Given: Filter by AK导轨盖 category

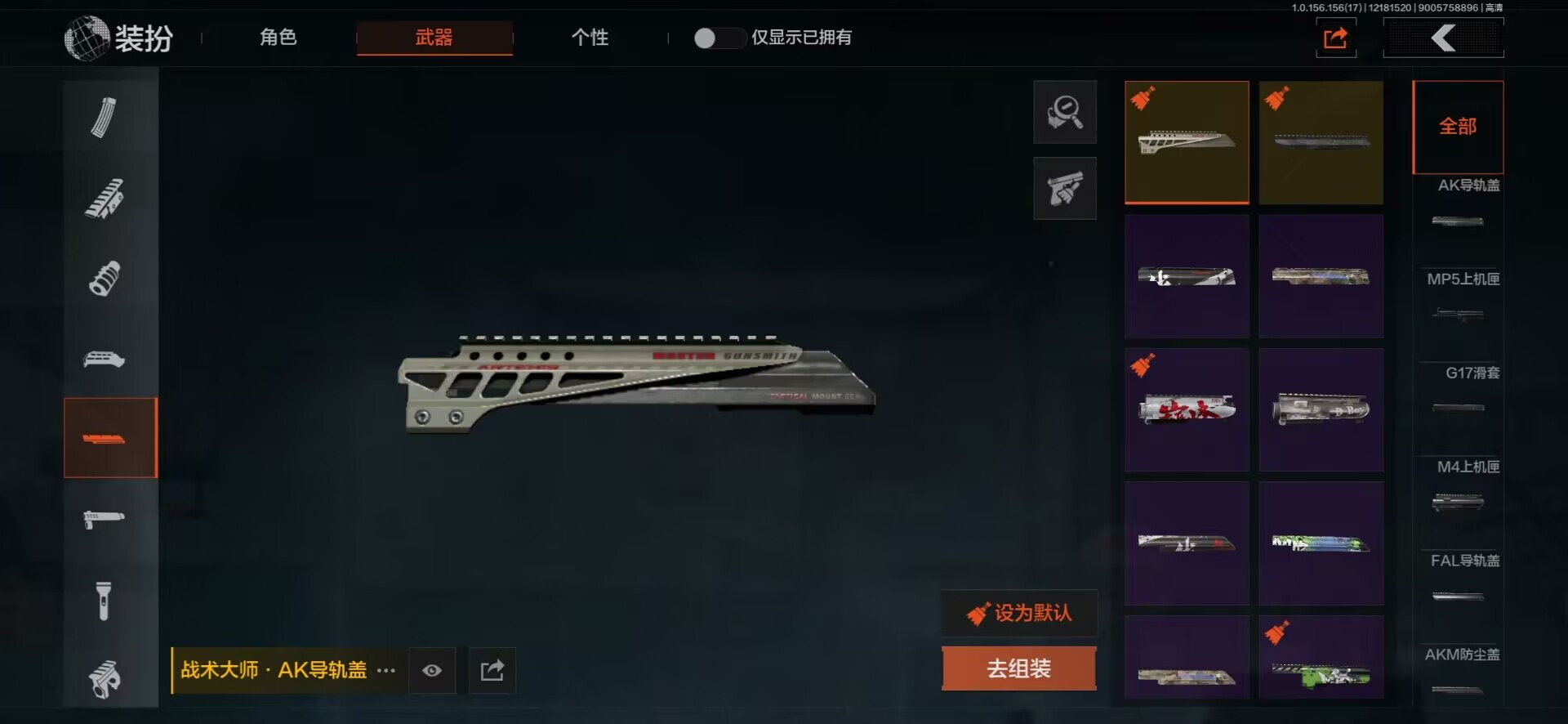Looking at the screenshot, I should point(1459,204).
